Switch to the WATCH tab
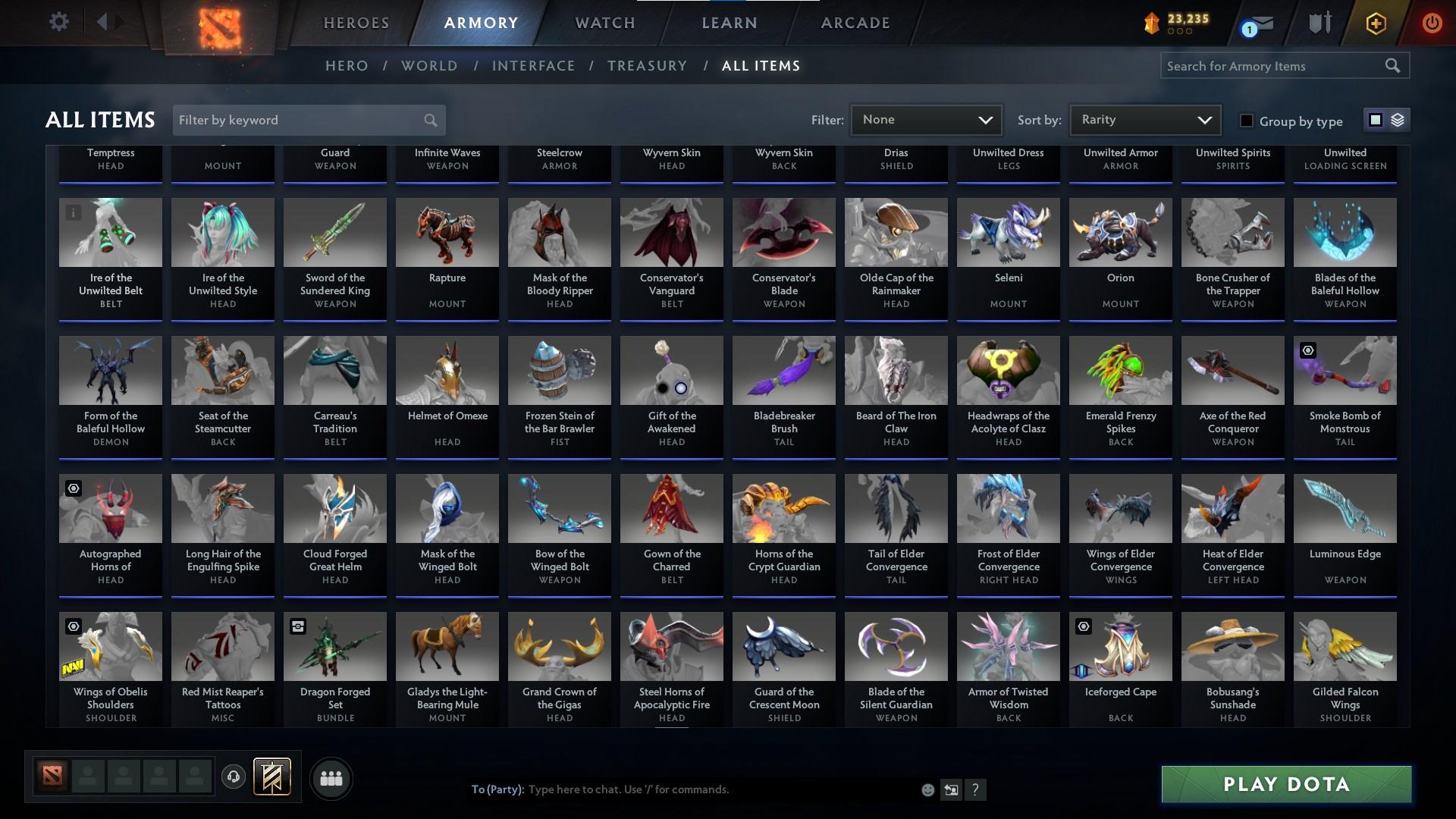Viewport: 1456px width, 819px height. [604, 23]
